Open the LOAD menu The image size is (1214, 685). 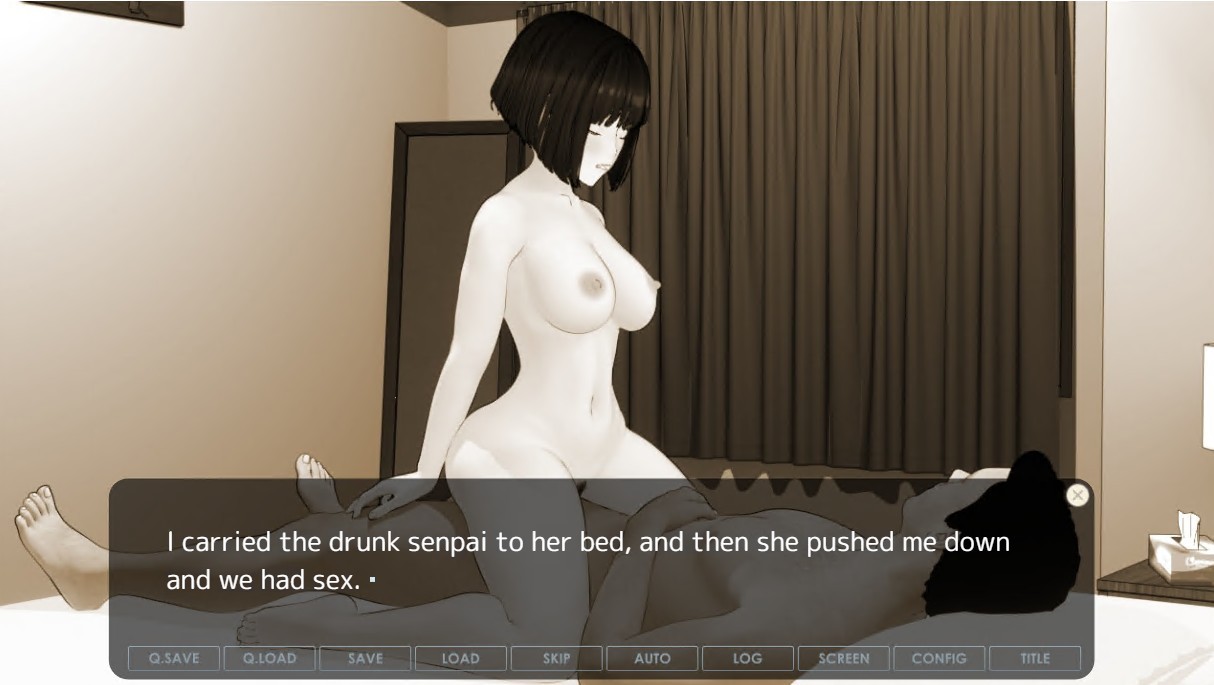(461, 658)
